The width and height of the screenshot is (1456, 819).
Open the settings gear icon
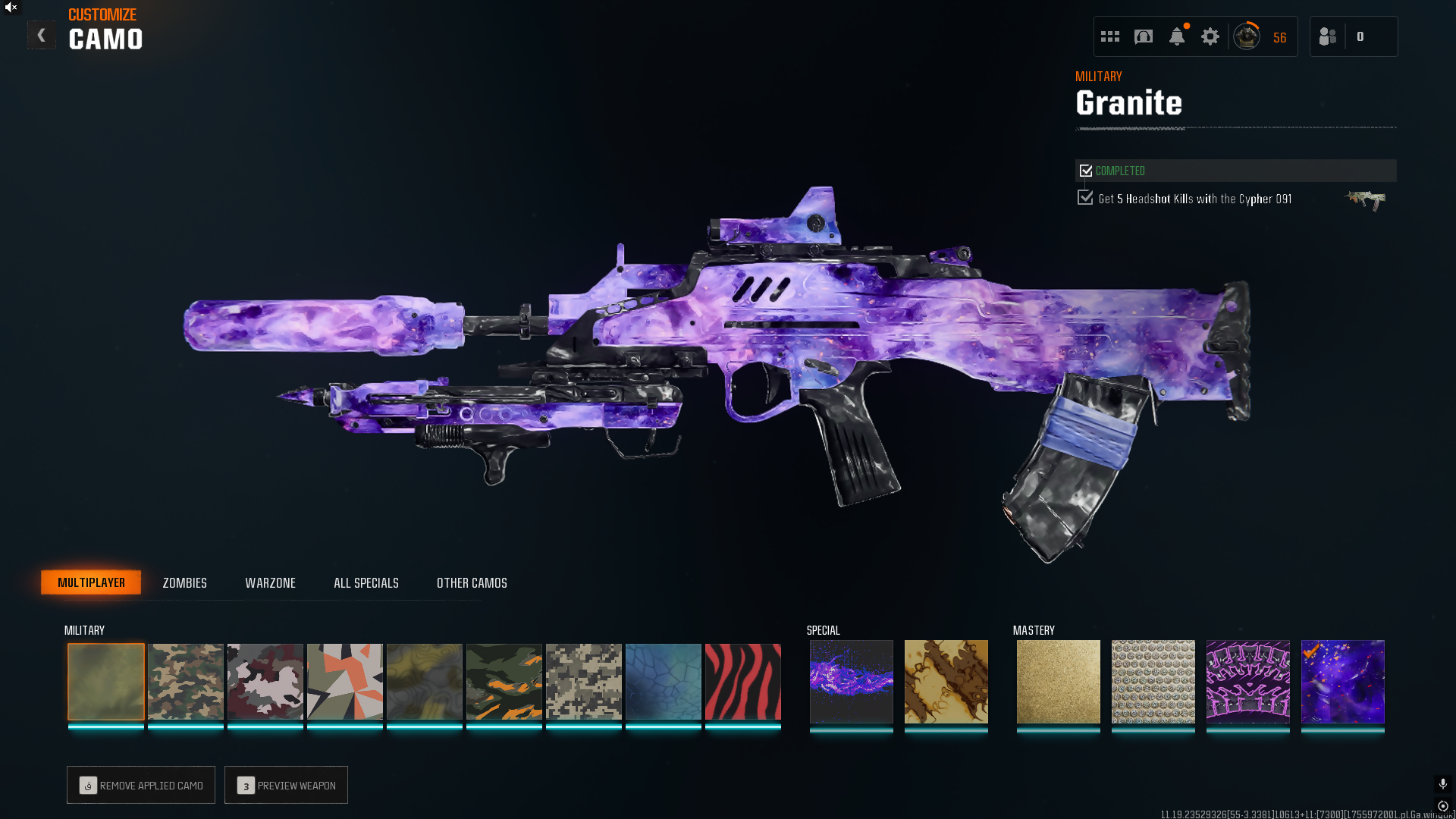pyautogui.click(x=1210, y=36)
